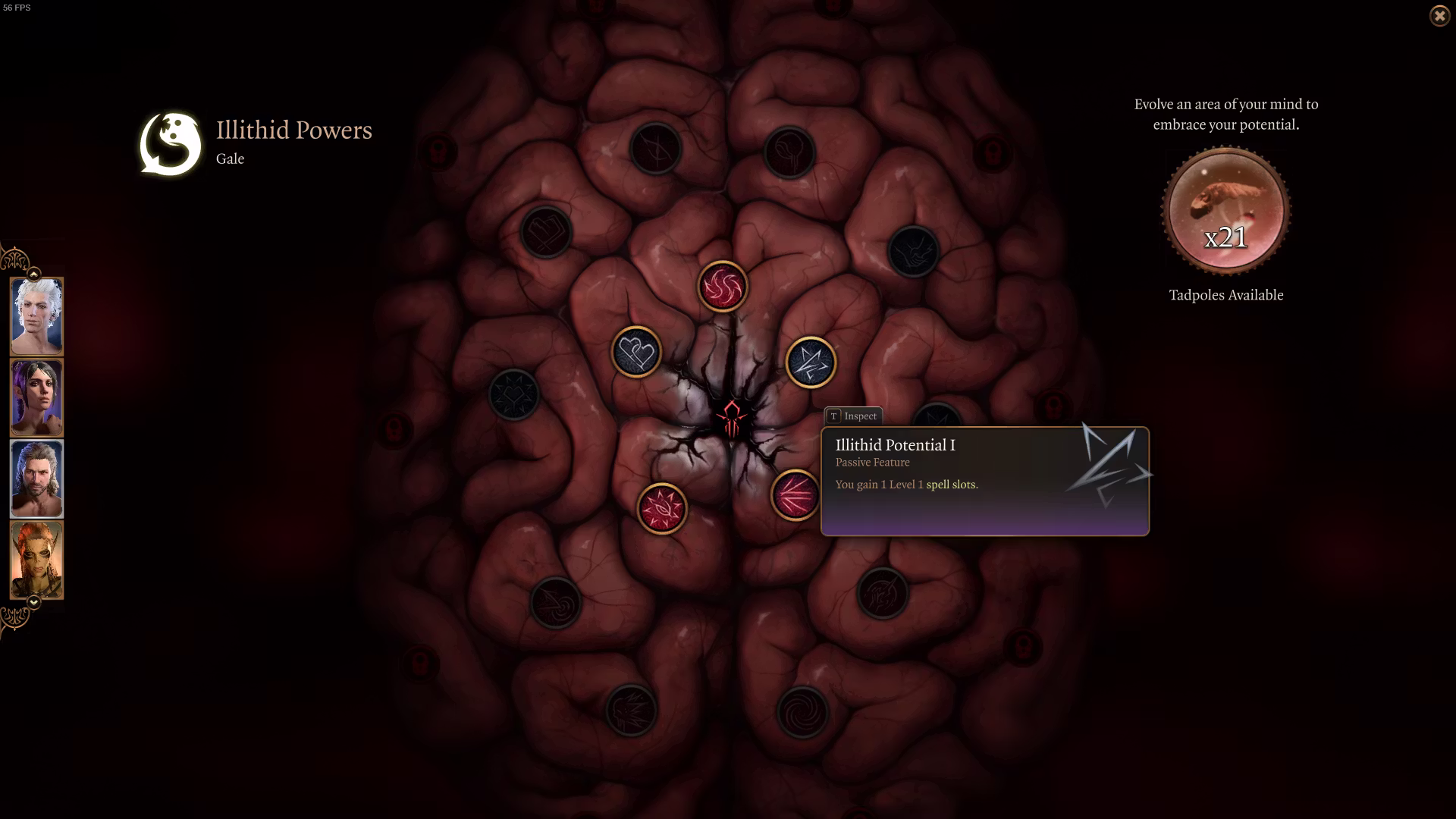
Task: Click the party list down arrow
Action: tap(33, 602)
